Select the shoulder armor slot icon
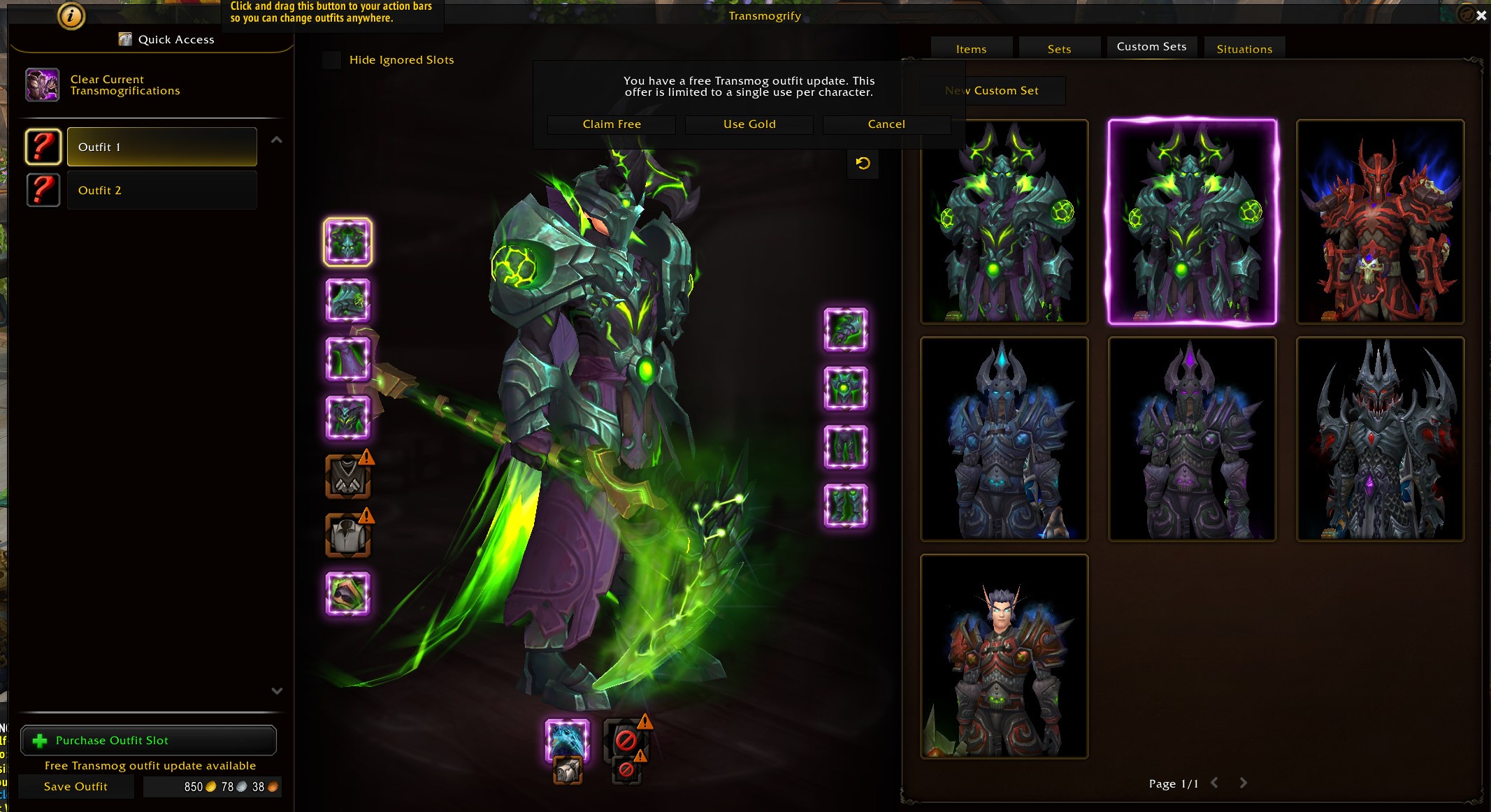This screenshot has width=1491, height=812. [x=347, y=300]
